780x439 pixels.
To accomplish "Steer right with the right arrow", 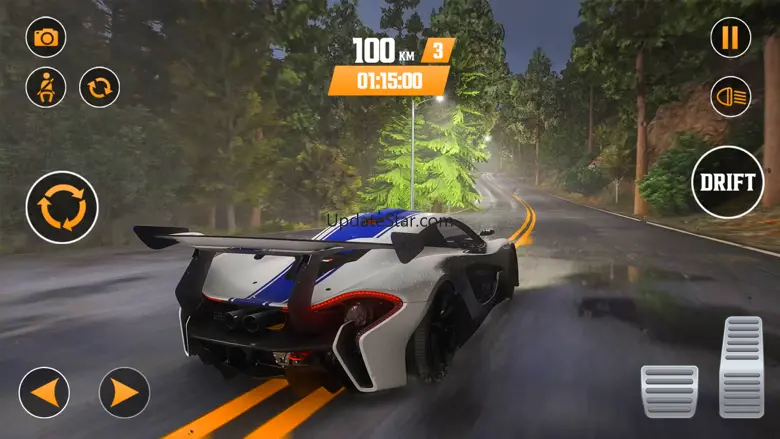I will 124,393.
